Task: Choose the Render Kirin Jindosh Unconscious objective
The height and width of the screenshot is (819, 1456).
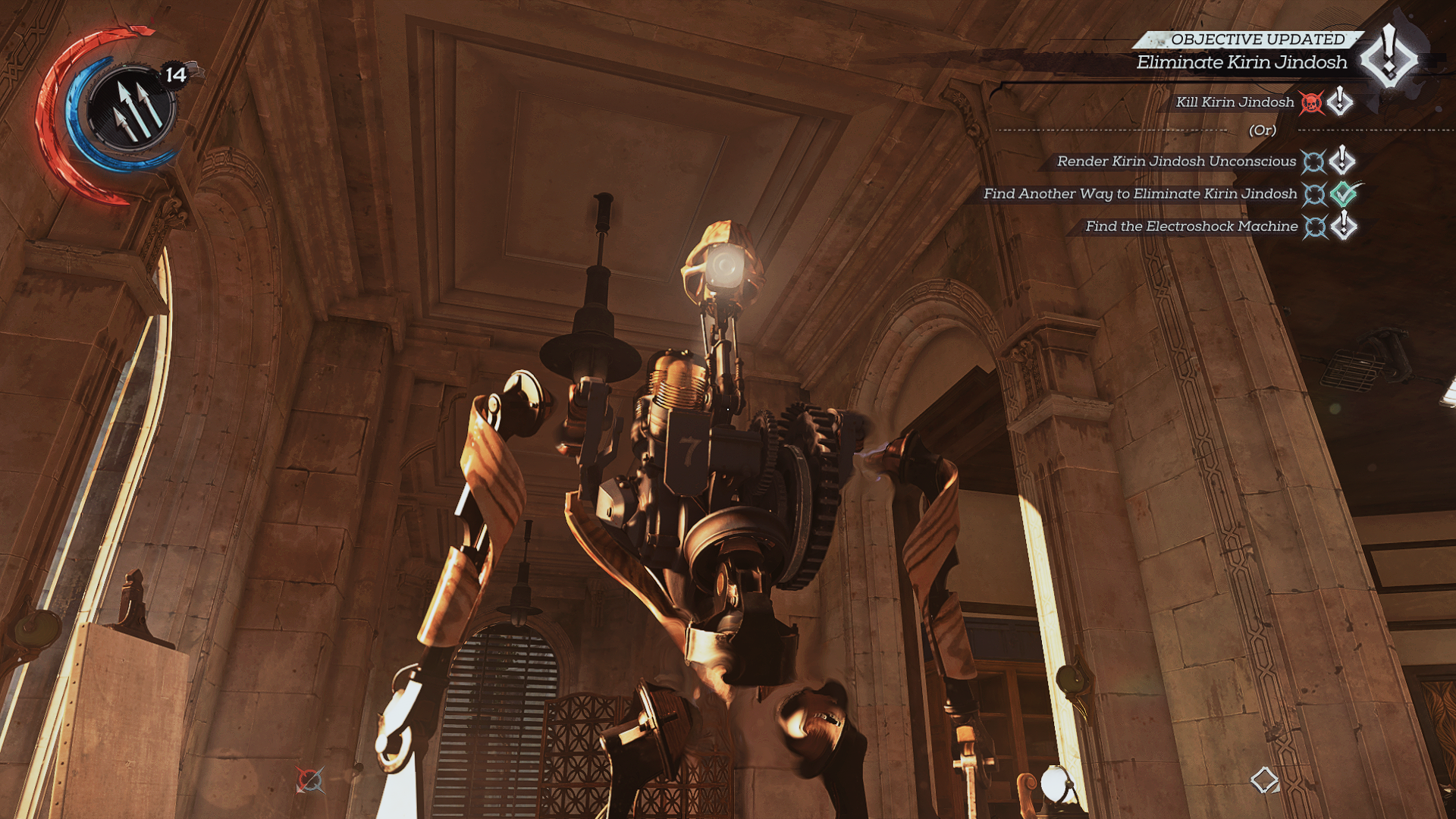Action: click(x=1176, y=162)
